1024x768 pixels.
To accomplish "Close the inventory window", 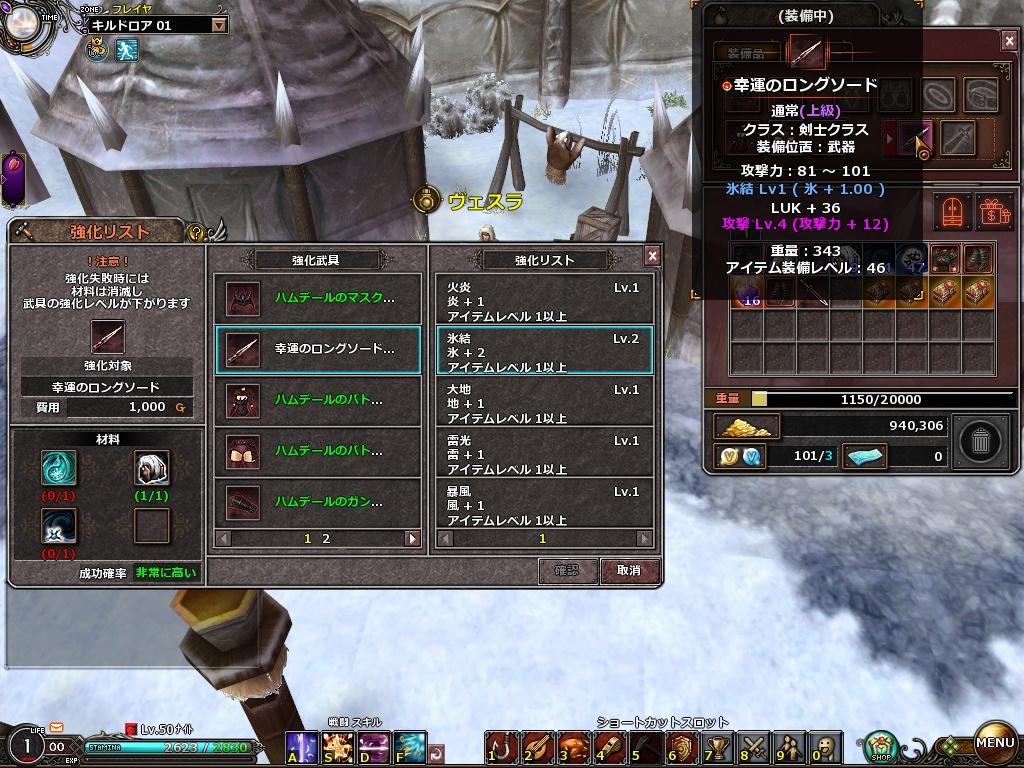I will coord(1008,40).
